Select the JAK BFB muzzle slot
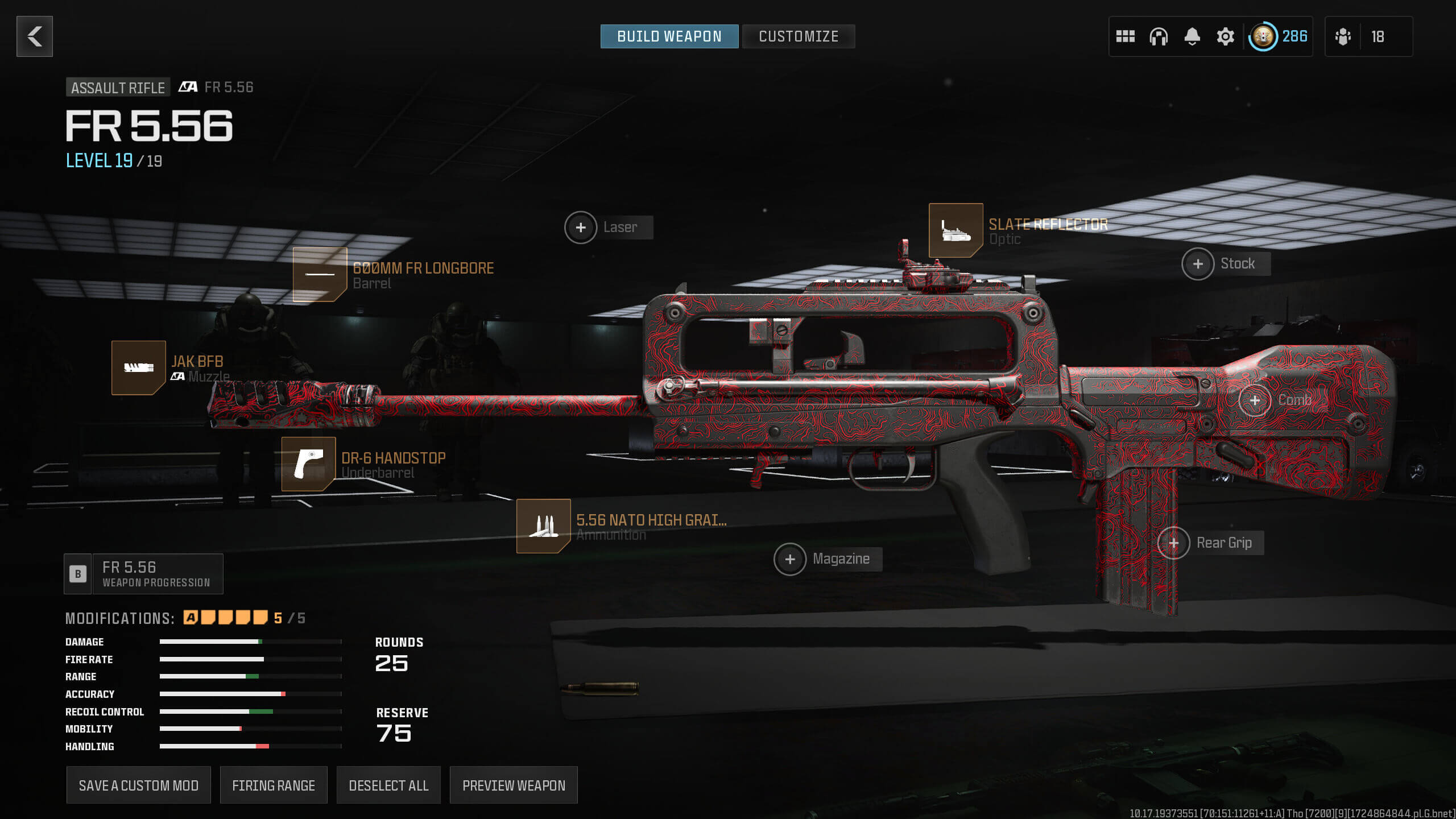The height and width of the screenshot is (819, 1456). [x=139, y=367]
